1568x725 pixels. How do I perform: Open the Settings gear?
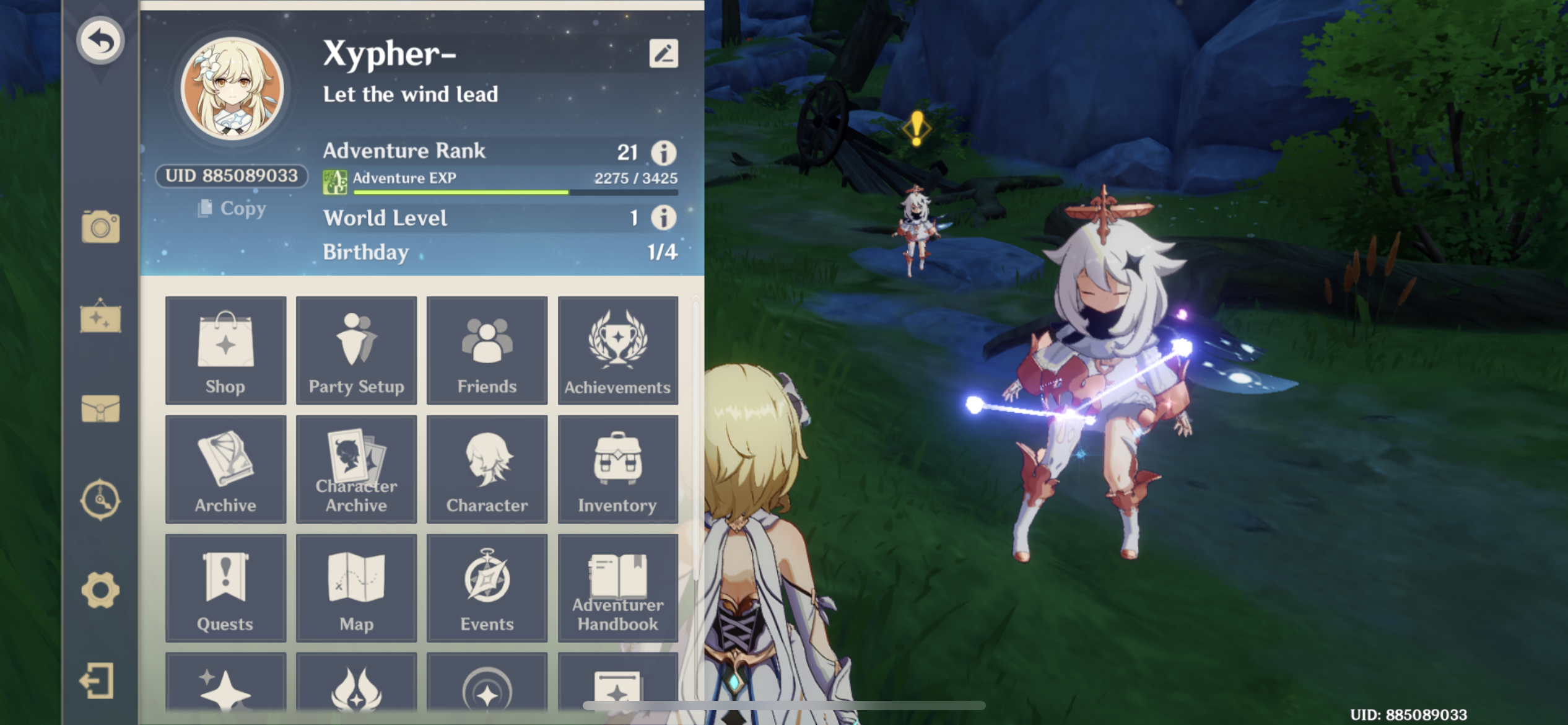click(x=100, y=591)
